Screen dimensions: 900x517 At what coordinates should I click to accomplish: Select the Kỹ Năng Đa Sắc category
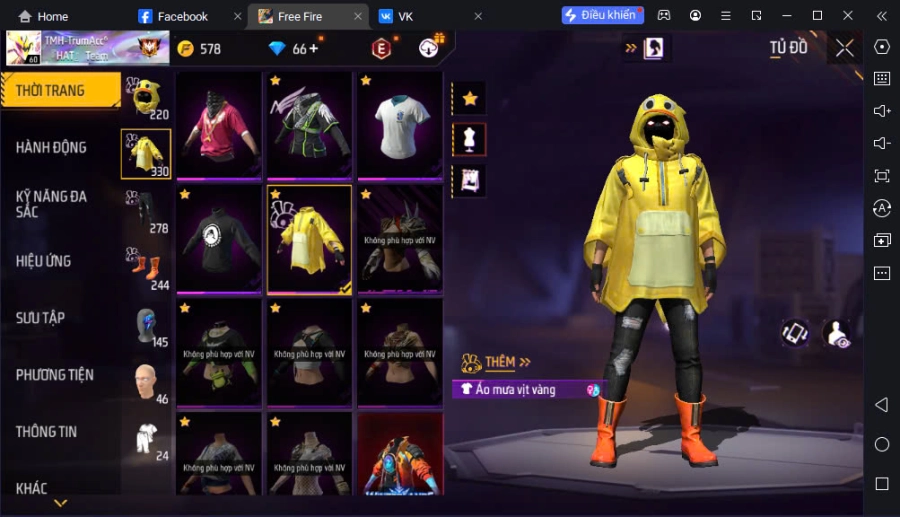pyautogui.click(x=52, y=203)
